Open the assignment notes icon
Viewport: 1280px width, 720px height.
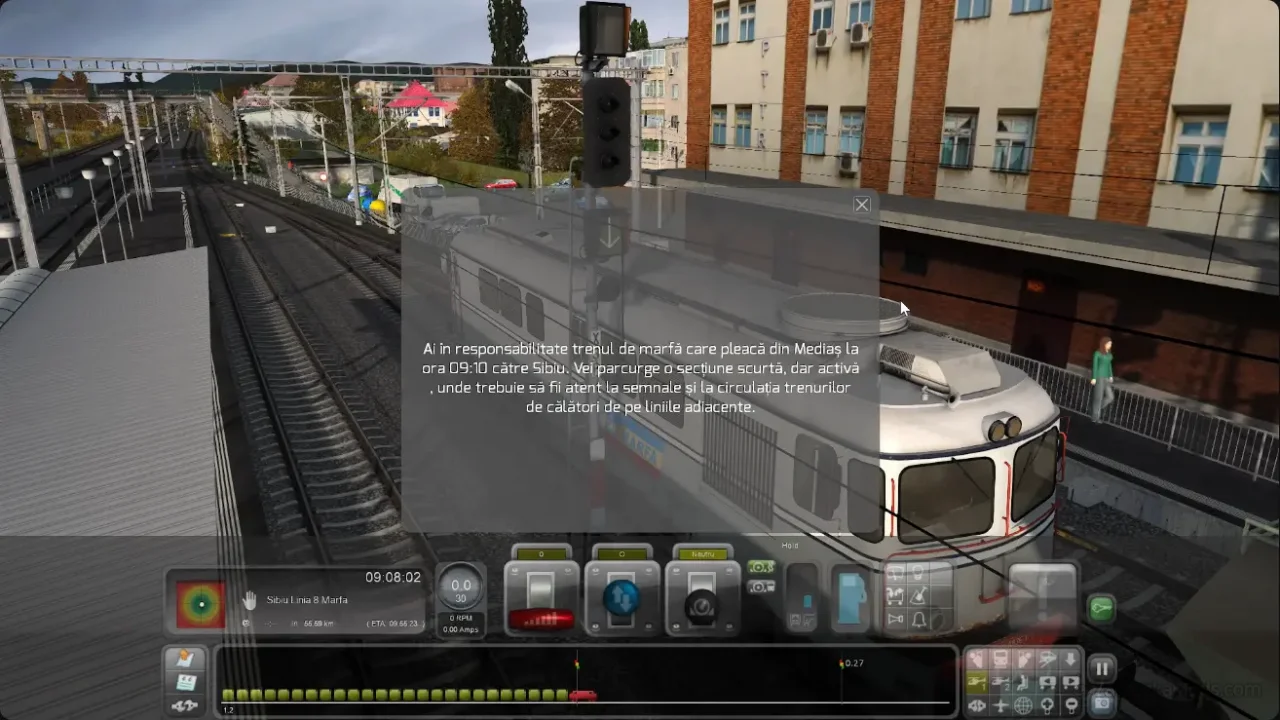coord(185,659)
